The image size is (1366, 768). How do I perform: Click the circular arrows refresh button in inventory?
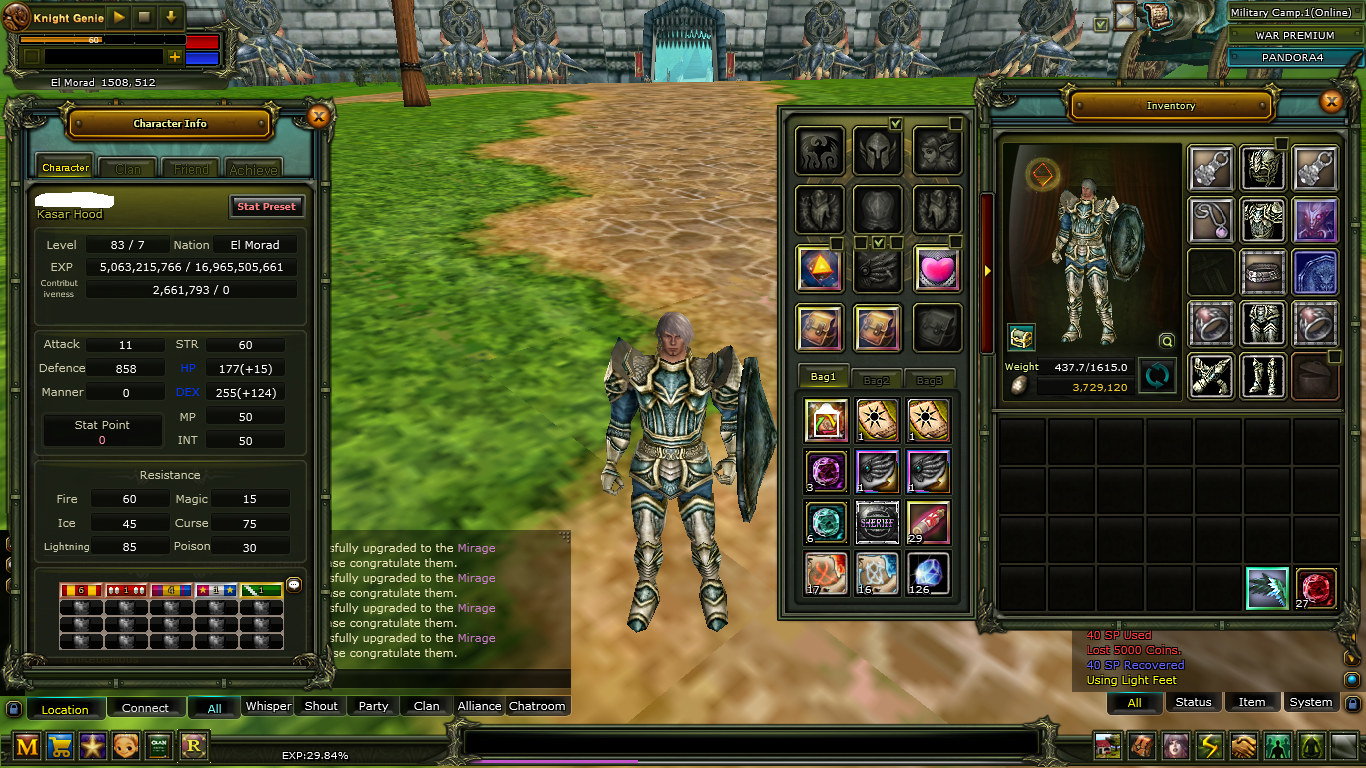[x=1156, y=376]
